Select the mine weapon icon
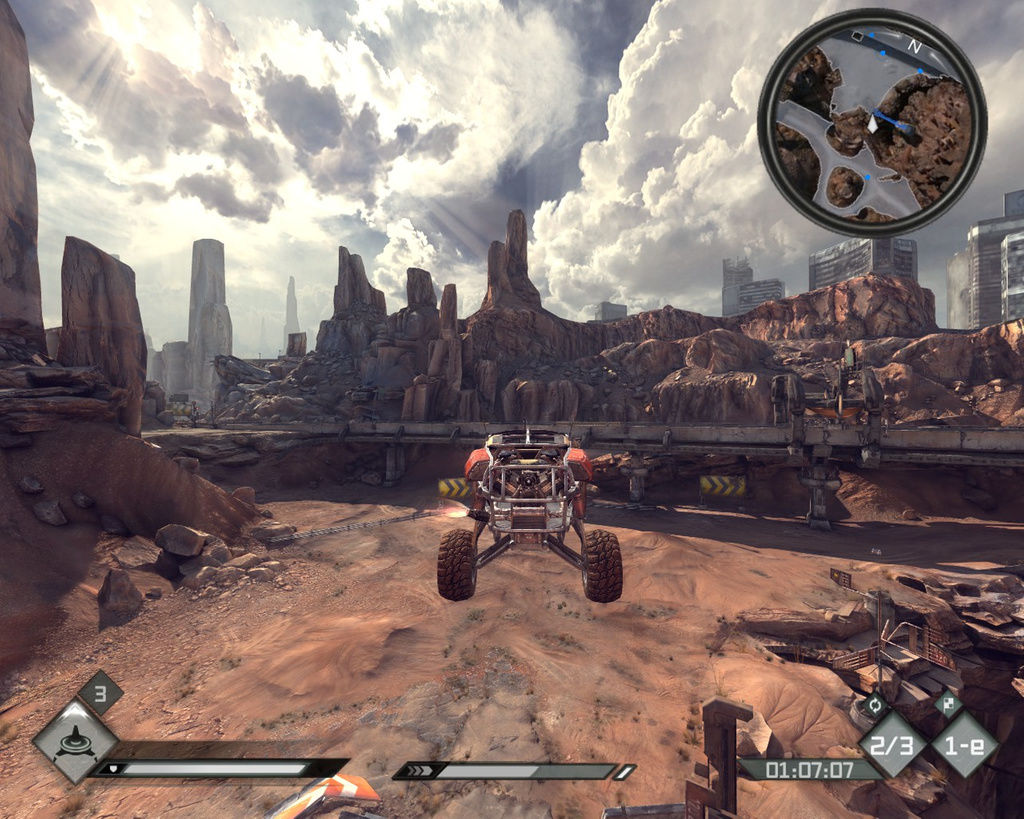The width and height of the screenshot is (1024, 819). [74, 742]
